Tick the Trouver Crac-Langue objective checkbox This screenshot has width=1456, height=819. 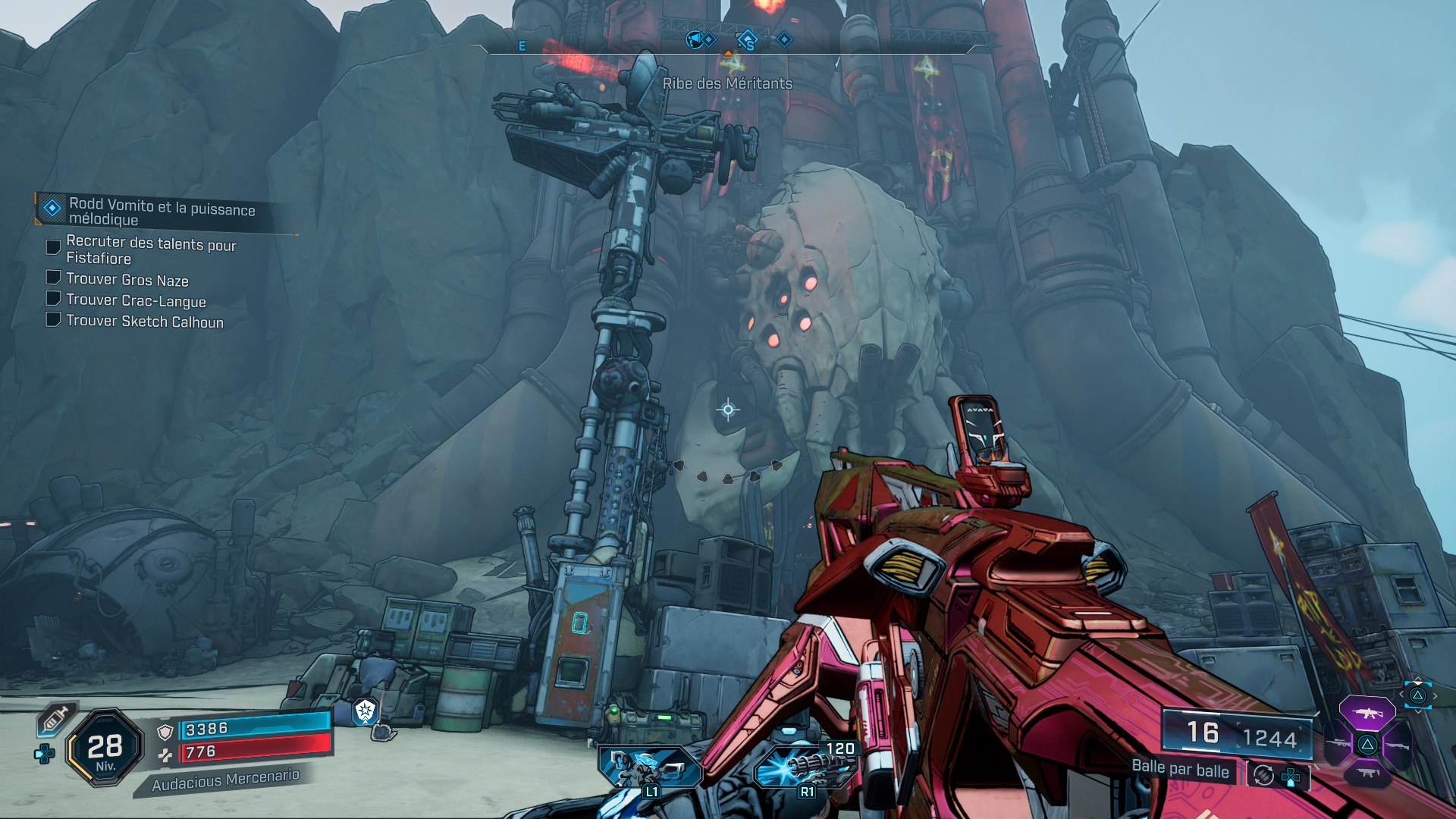(53, 298)
